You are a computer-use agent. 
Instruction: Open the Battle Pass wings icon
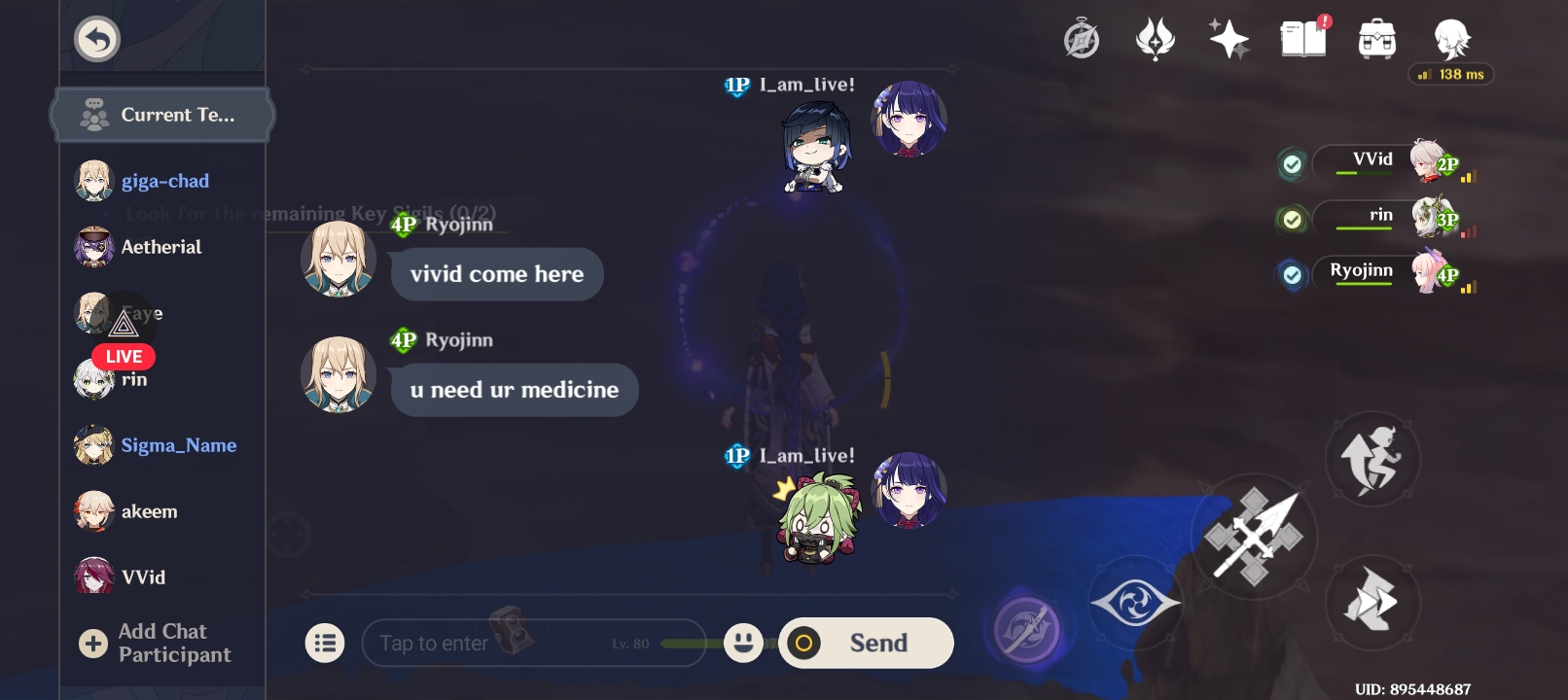click(x=1156, y=39)
